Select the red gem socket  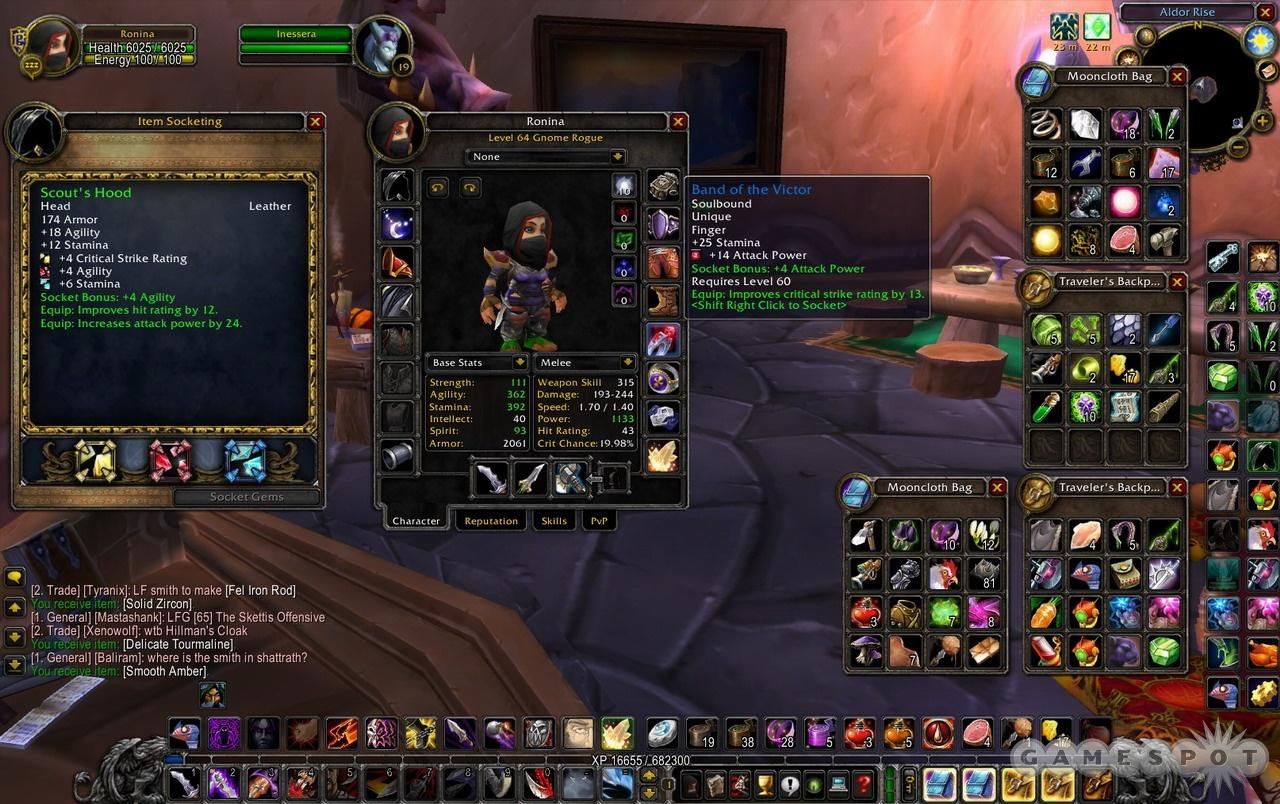(x=170, y=460)
